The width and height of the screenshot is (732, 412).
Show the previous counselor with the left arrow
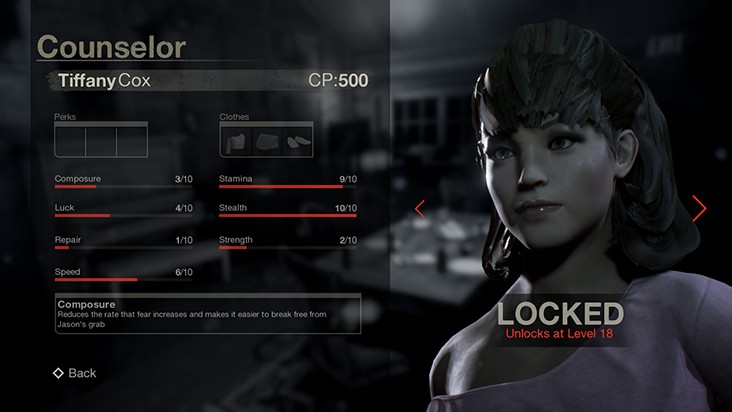click(420, 208)
